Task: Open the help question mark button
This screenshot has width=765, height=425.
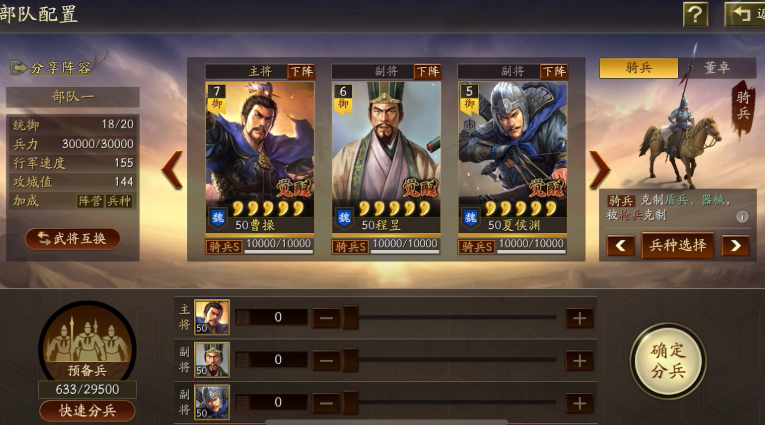Action: (695, 14)
